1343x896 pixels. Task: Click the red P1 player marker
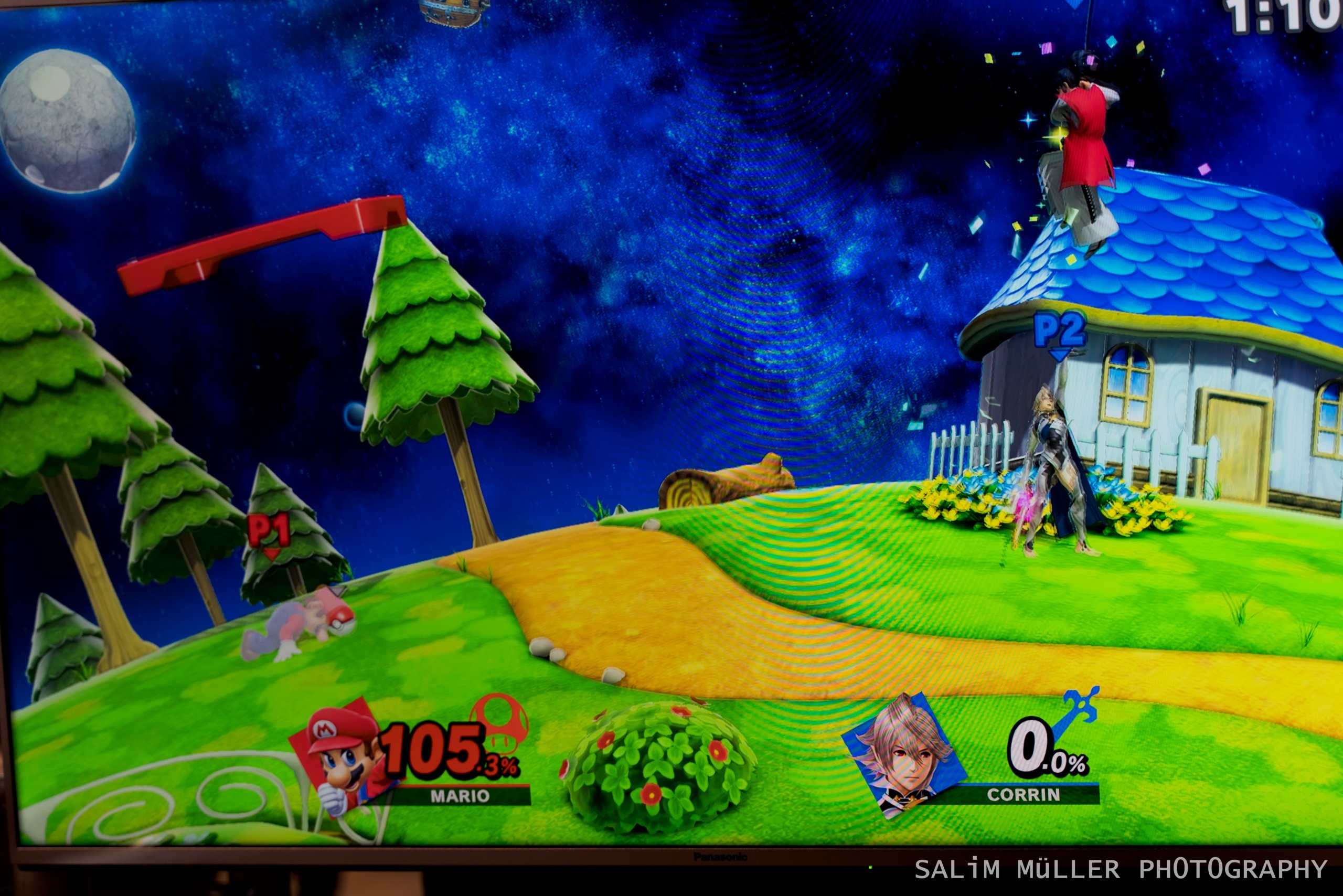click(x=269, y=534)
